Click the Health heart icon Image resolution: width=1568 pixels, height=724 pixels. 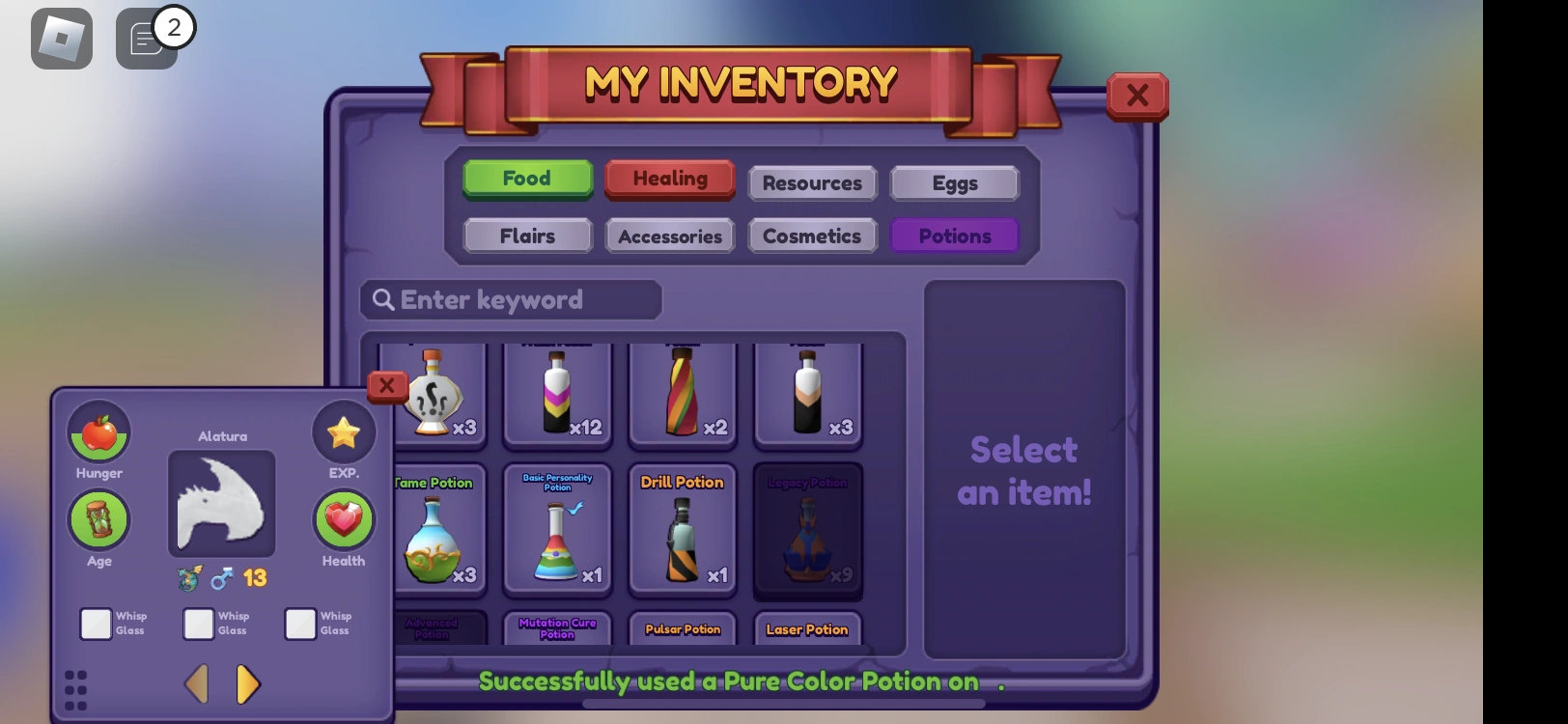[343, 521]
